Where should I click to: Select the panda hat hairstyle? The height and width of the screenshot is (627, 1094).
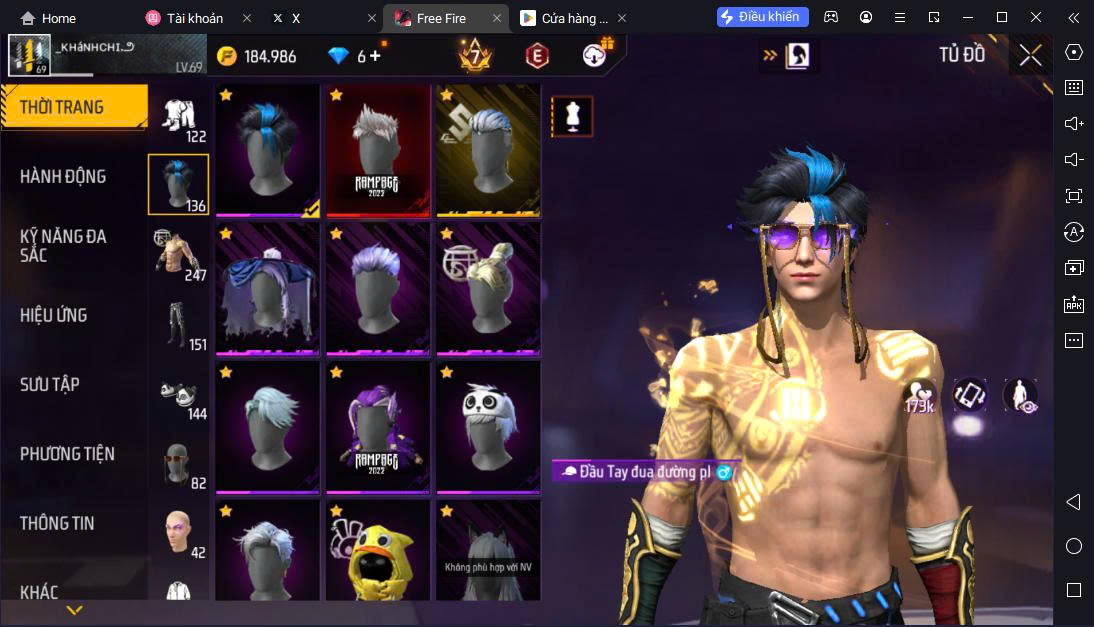point(488,427)
